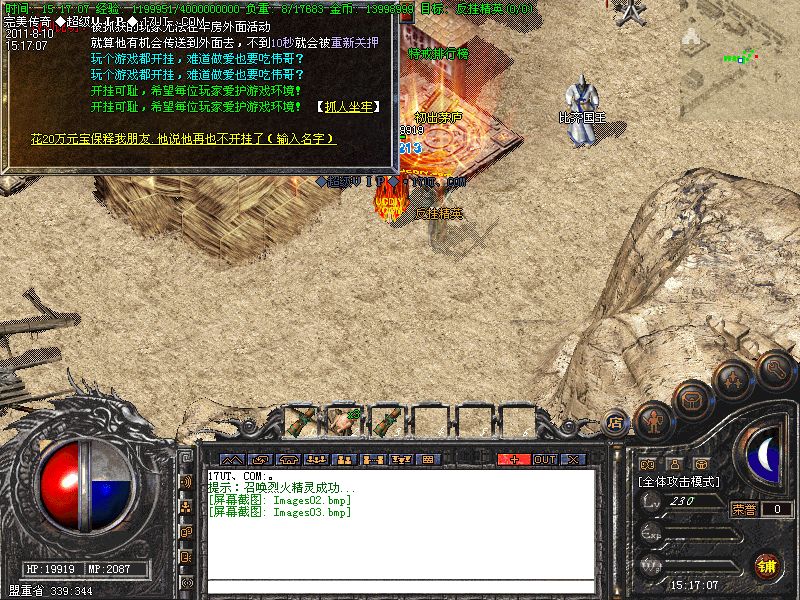Close the chat panel with X
The width and height of the screenshot is (800, 600).
click(573, 459)
